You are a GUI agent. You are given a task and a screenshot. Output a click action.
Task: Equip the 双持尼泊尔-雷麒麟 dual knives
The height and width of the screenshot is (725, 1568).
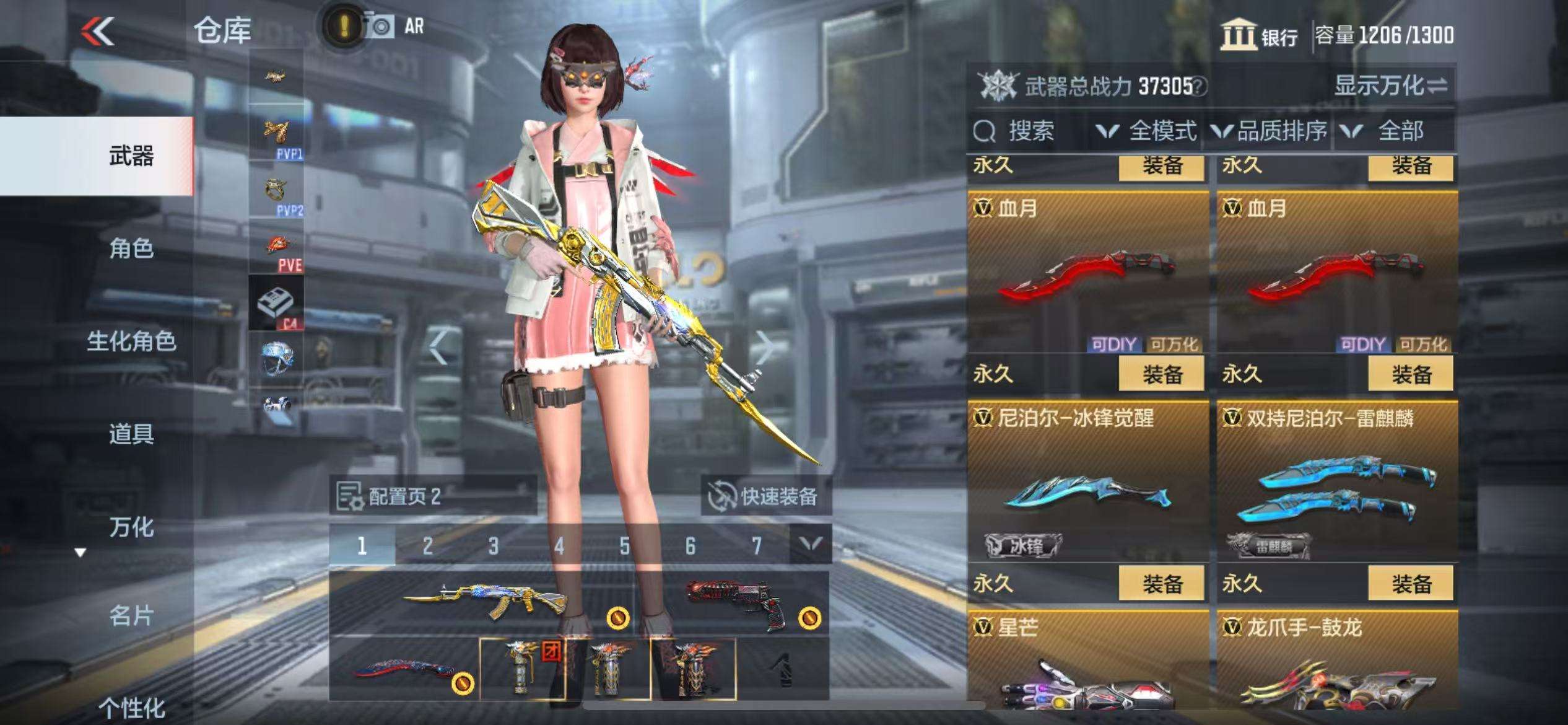(x=1410, y=584)
